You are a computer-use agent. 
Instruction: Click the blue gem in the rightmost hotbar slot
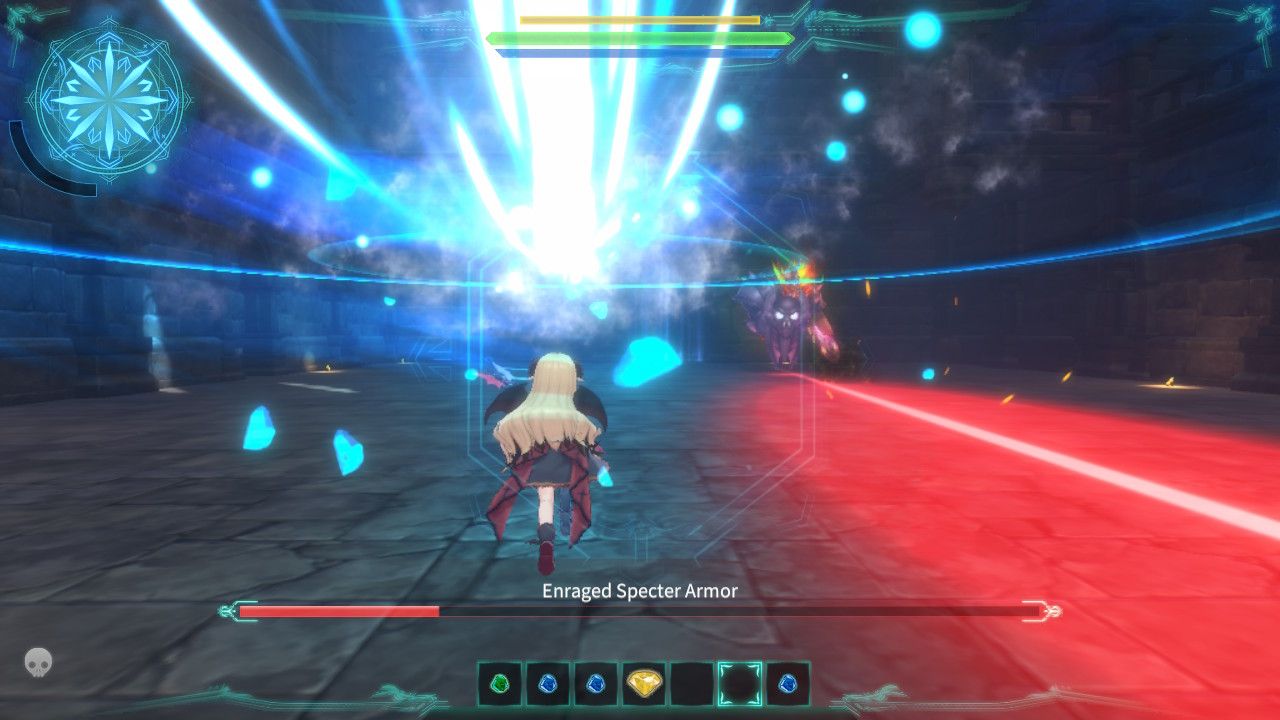tap(788, 685)
